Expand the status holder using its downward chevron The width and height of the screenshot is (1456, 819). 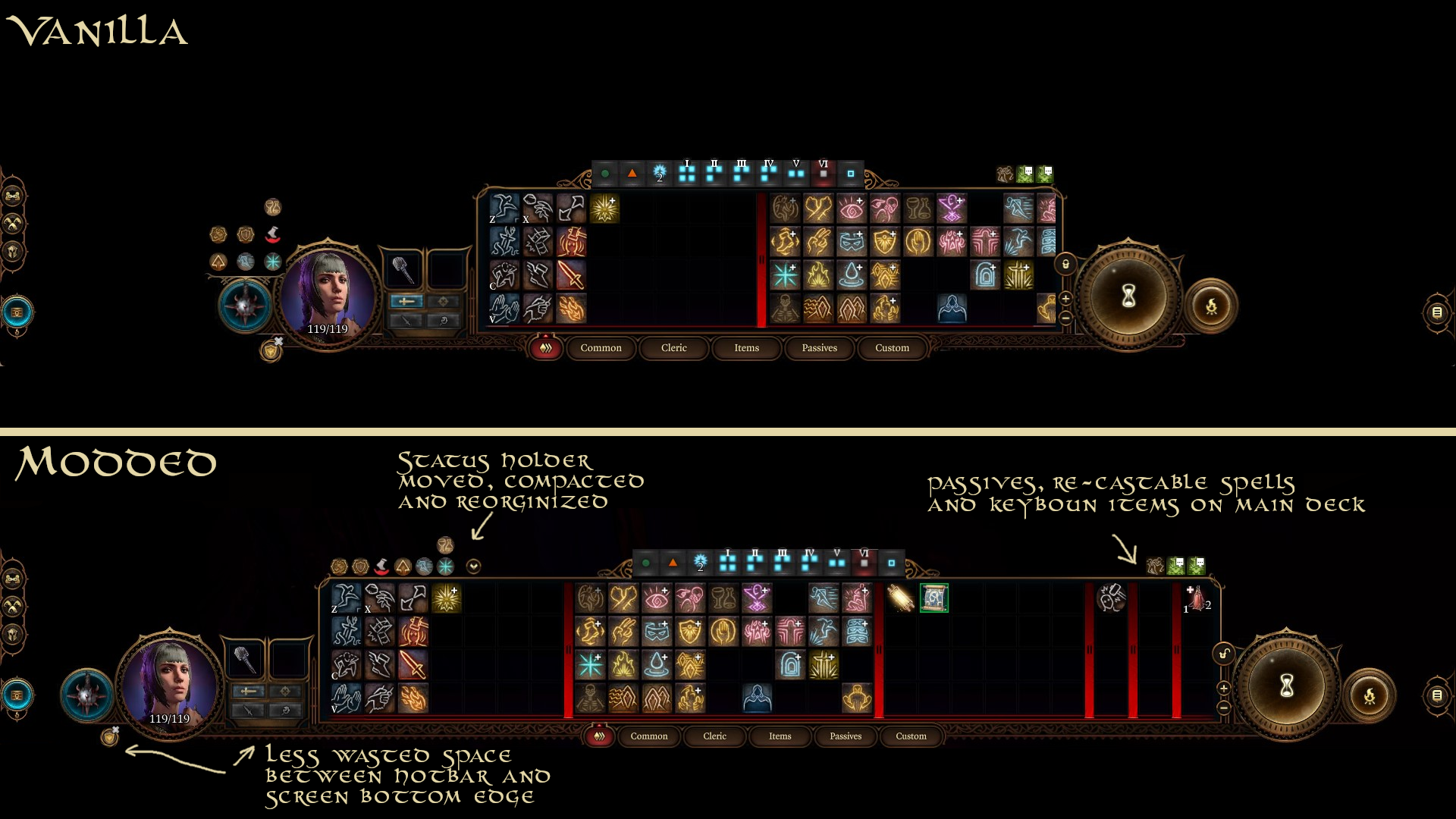tap(472, 568)
